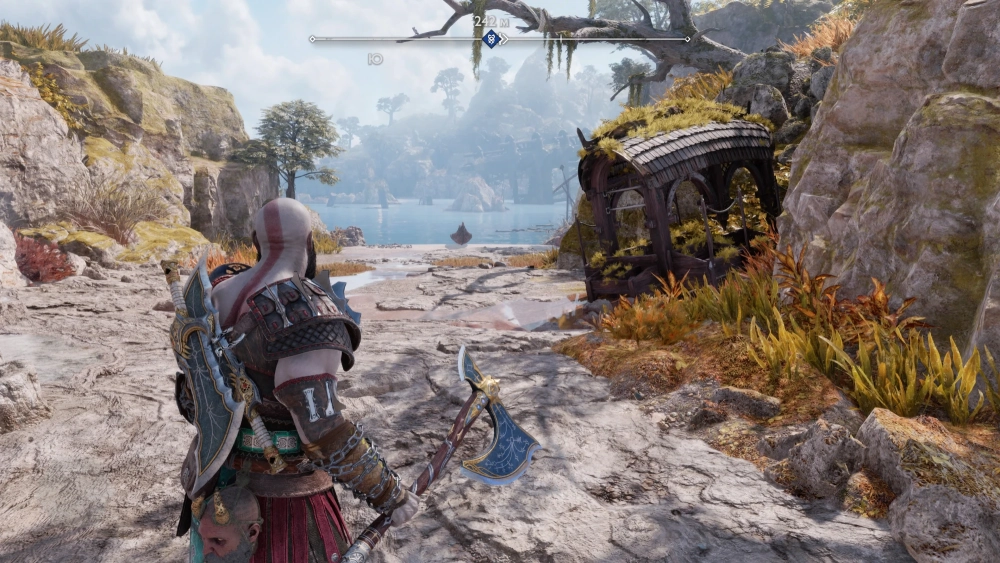Screen dimensions: 1000x563
Task: Click the blue diamond quest marker on compass
Action: [491, 39]
